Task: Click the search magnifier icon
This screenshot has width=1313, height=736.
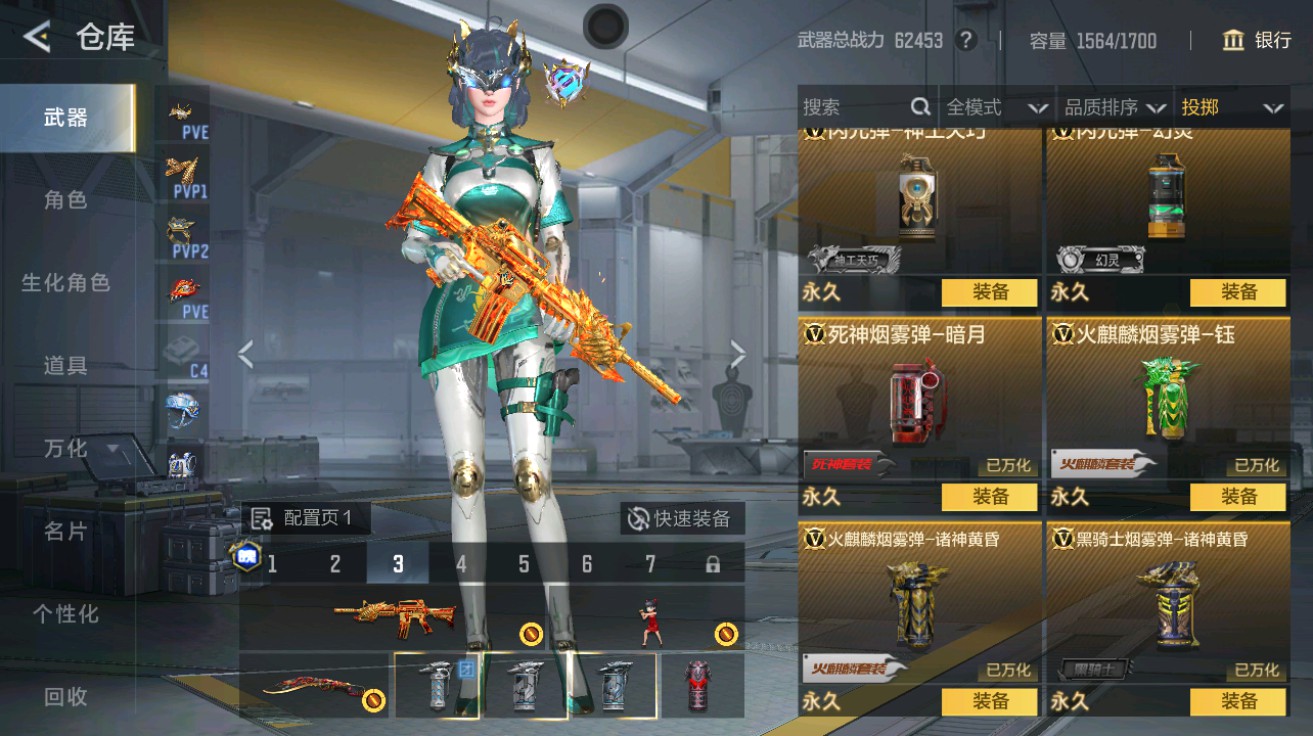Action: click(919, 107)
